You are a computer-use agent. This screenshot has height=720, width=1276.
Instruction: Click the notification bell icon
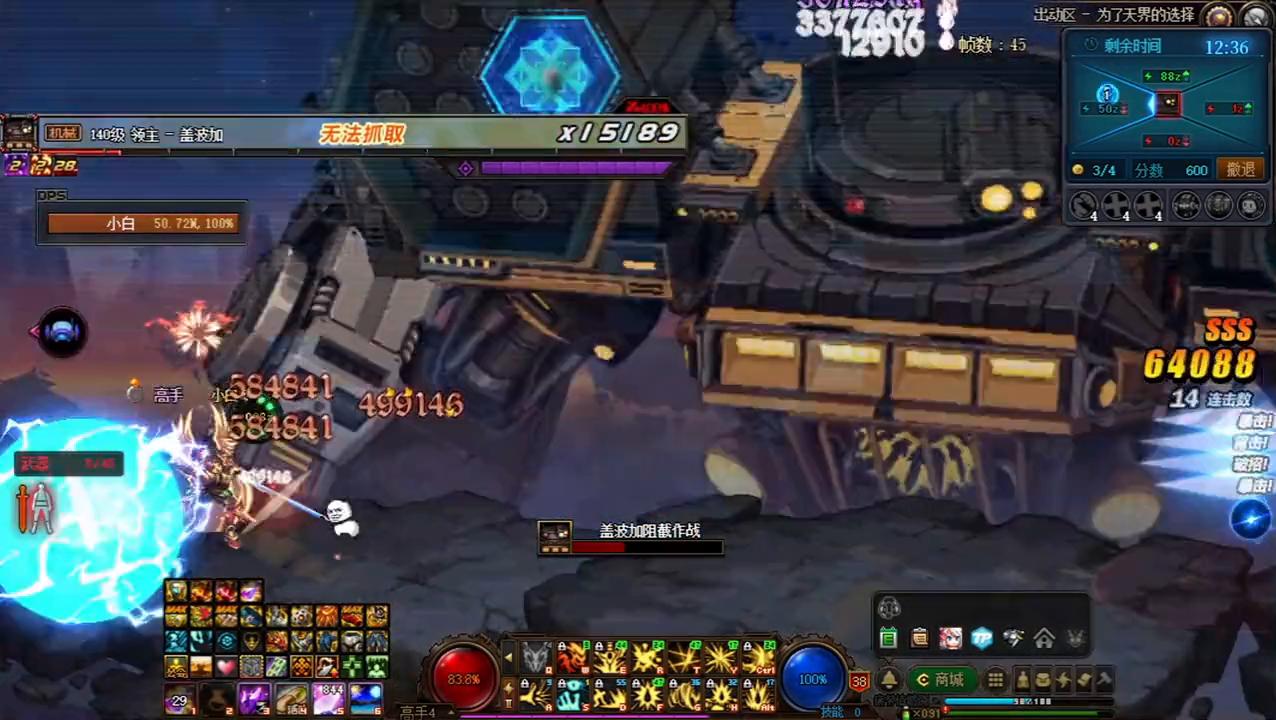click(x=888, y=680)
